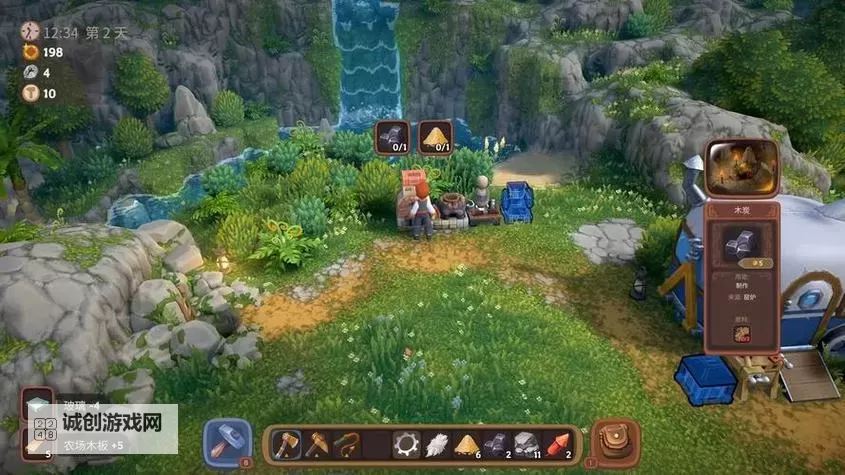Select the sand pile stack of 6
845x475 pixels.
466,444
